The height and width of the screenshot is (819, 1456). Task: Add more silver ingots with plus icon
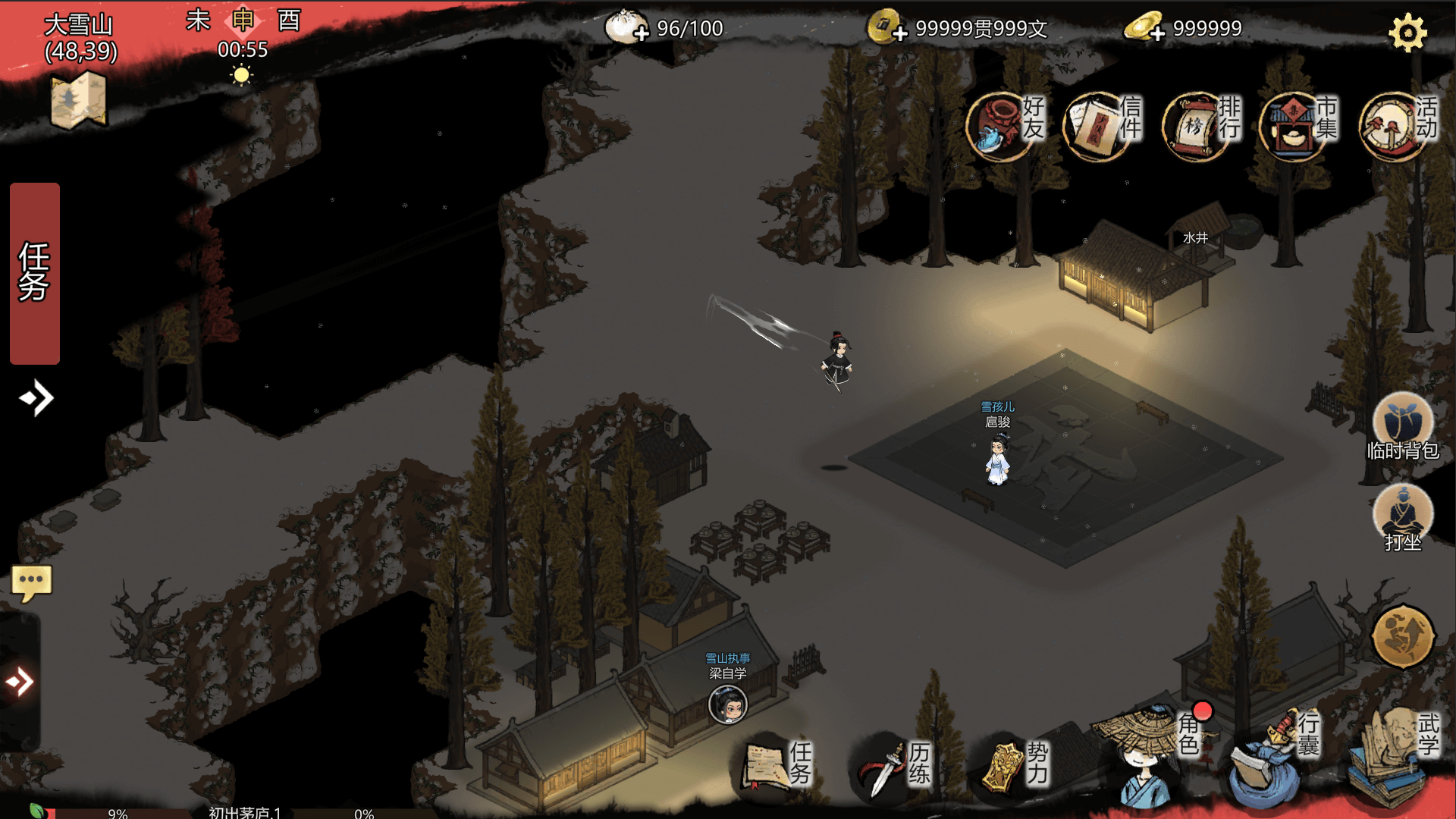coord(1157,33)
